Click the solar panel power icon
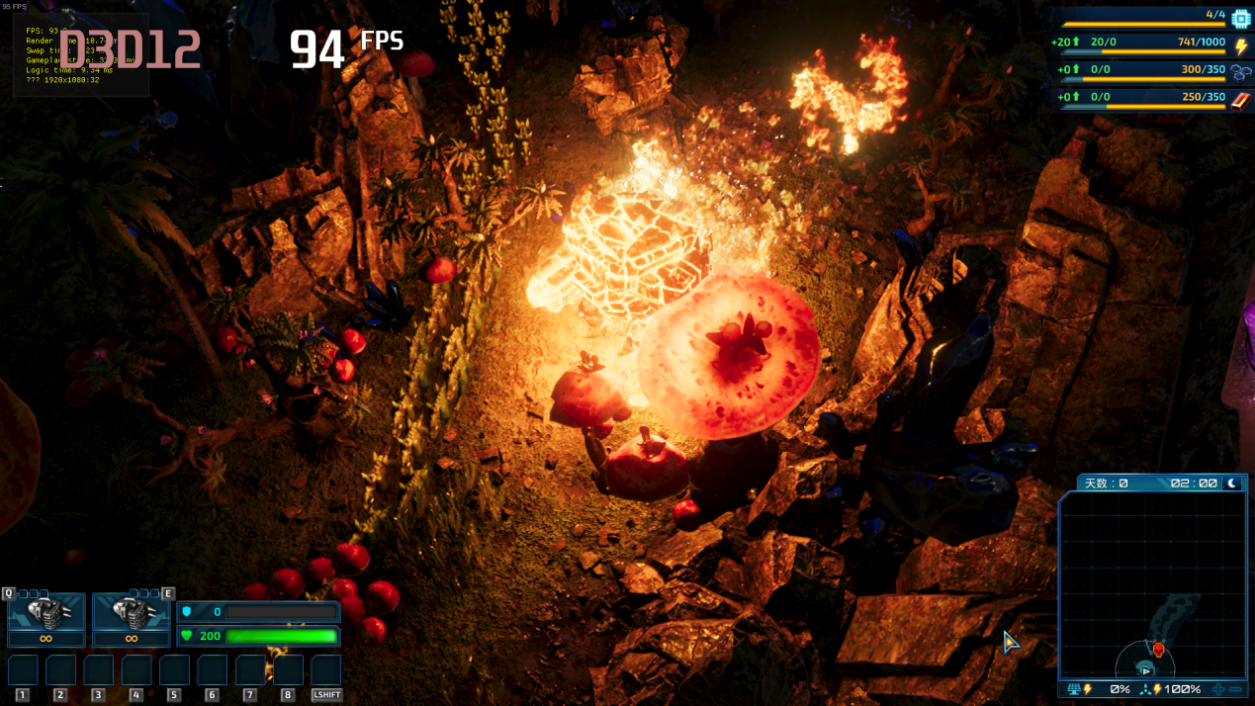The width and height of the screenshot is (1255, 706). tap(1074, 689)
